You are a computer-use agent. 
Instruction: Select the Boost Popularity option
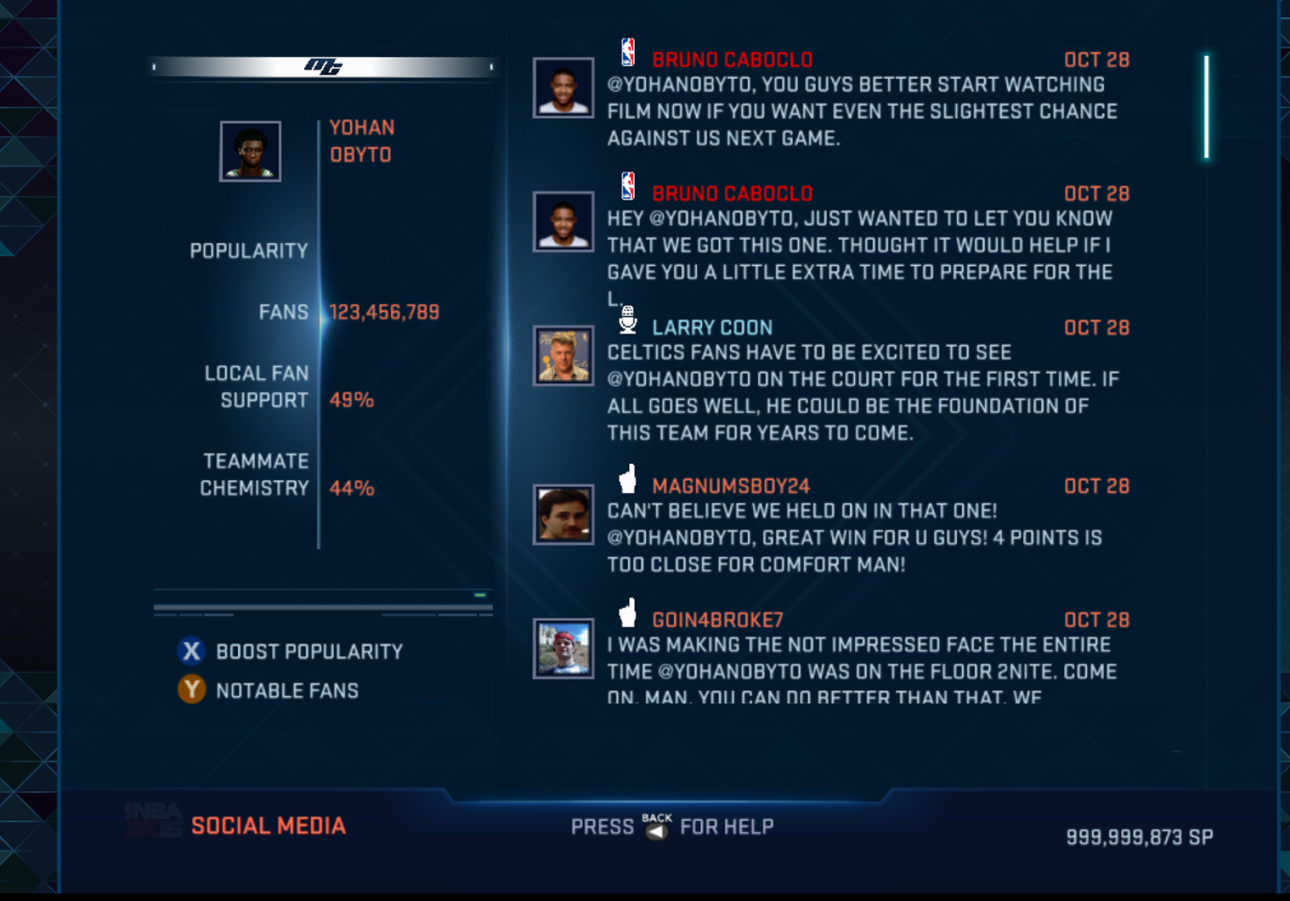pyautogui.click(x=290, y=652)
